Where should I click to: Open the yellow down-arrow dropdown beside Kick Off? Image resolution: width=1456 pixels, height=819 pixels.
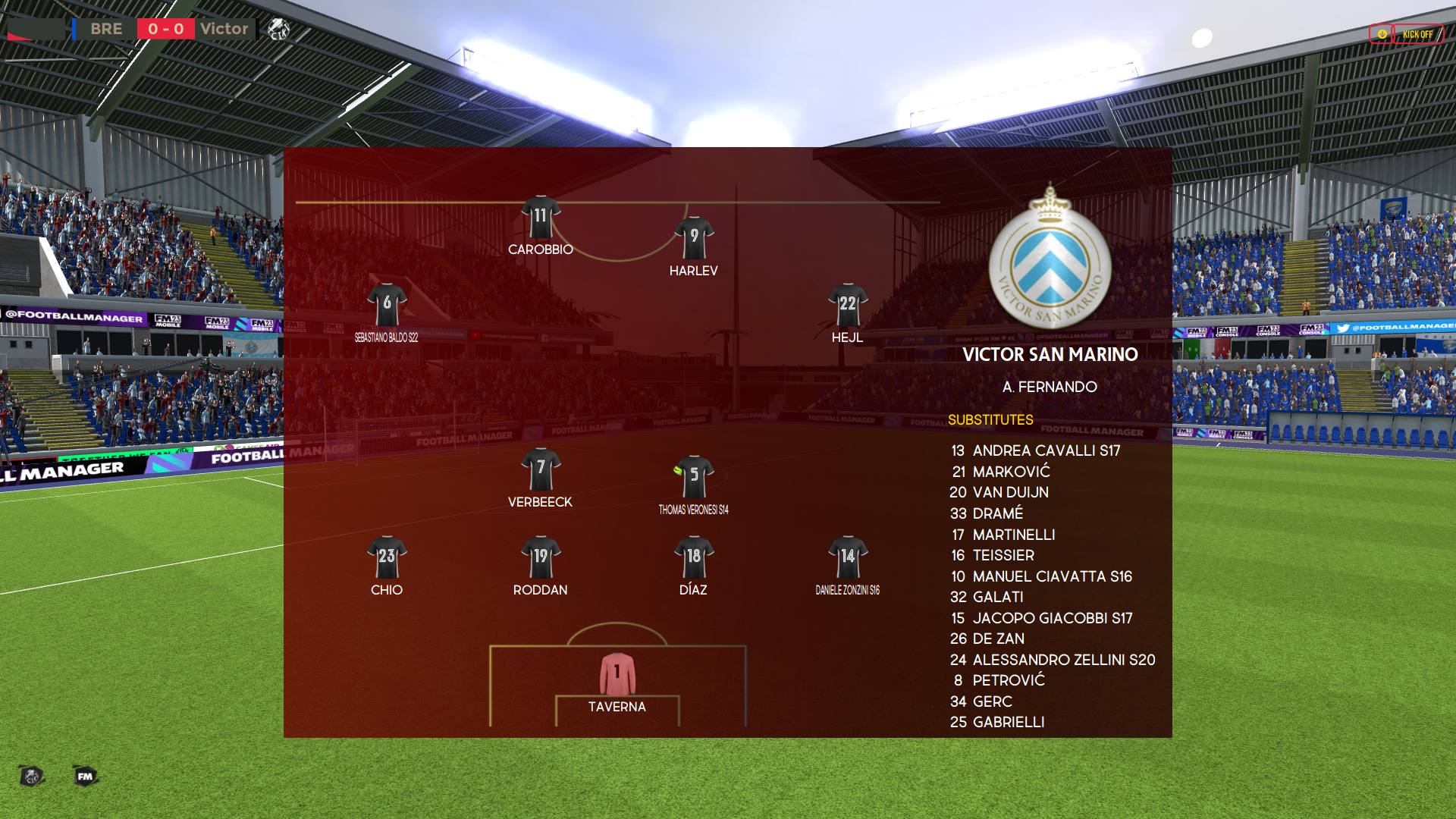[1382, 34]
